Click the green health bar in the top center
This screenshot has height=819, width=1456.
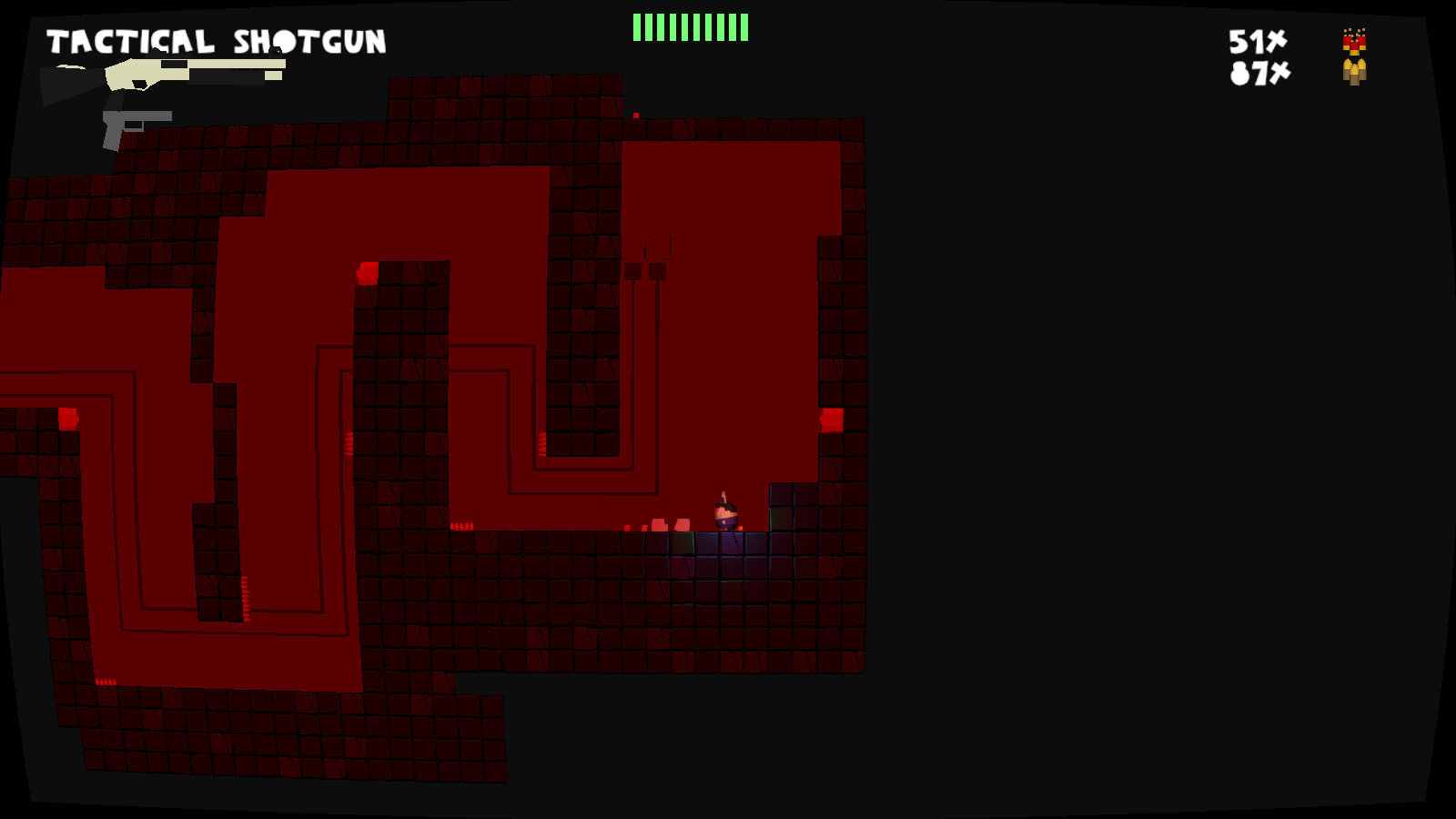[x=689, y=27]
